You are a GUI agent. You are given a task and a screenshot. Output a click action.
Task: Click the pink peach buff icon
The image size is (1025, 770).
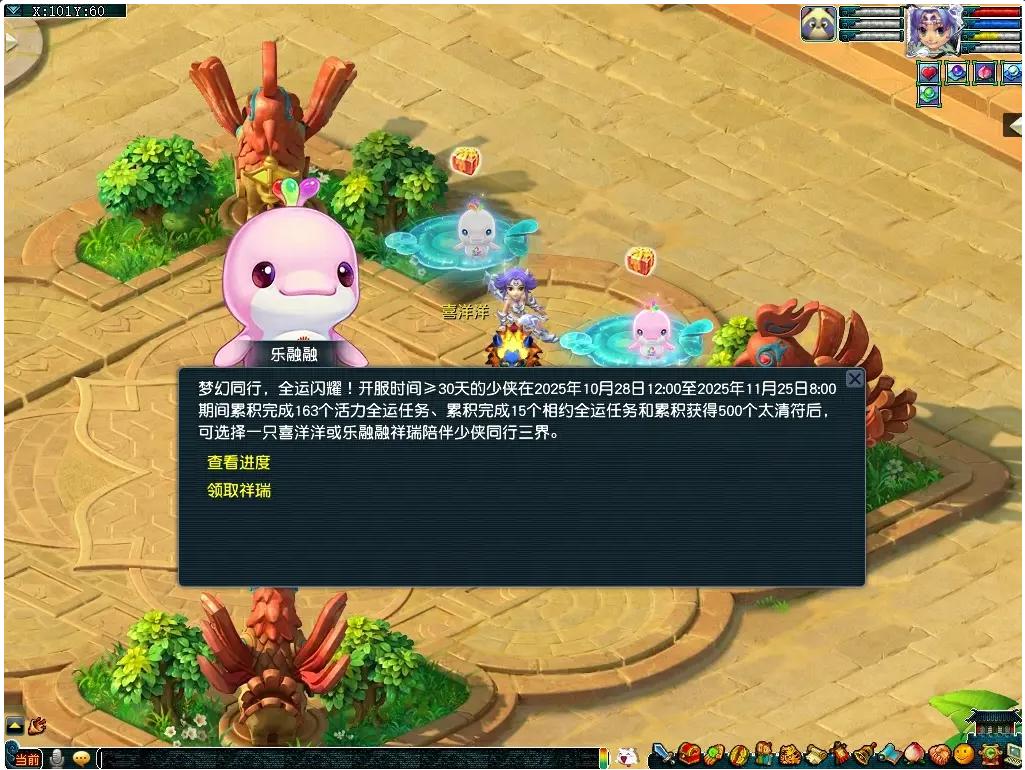tap(985, 72)
